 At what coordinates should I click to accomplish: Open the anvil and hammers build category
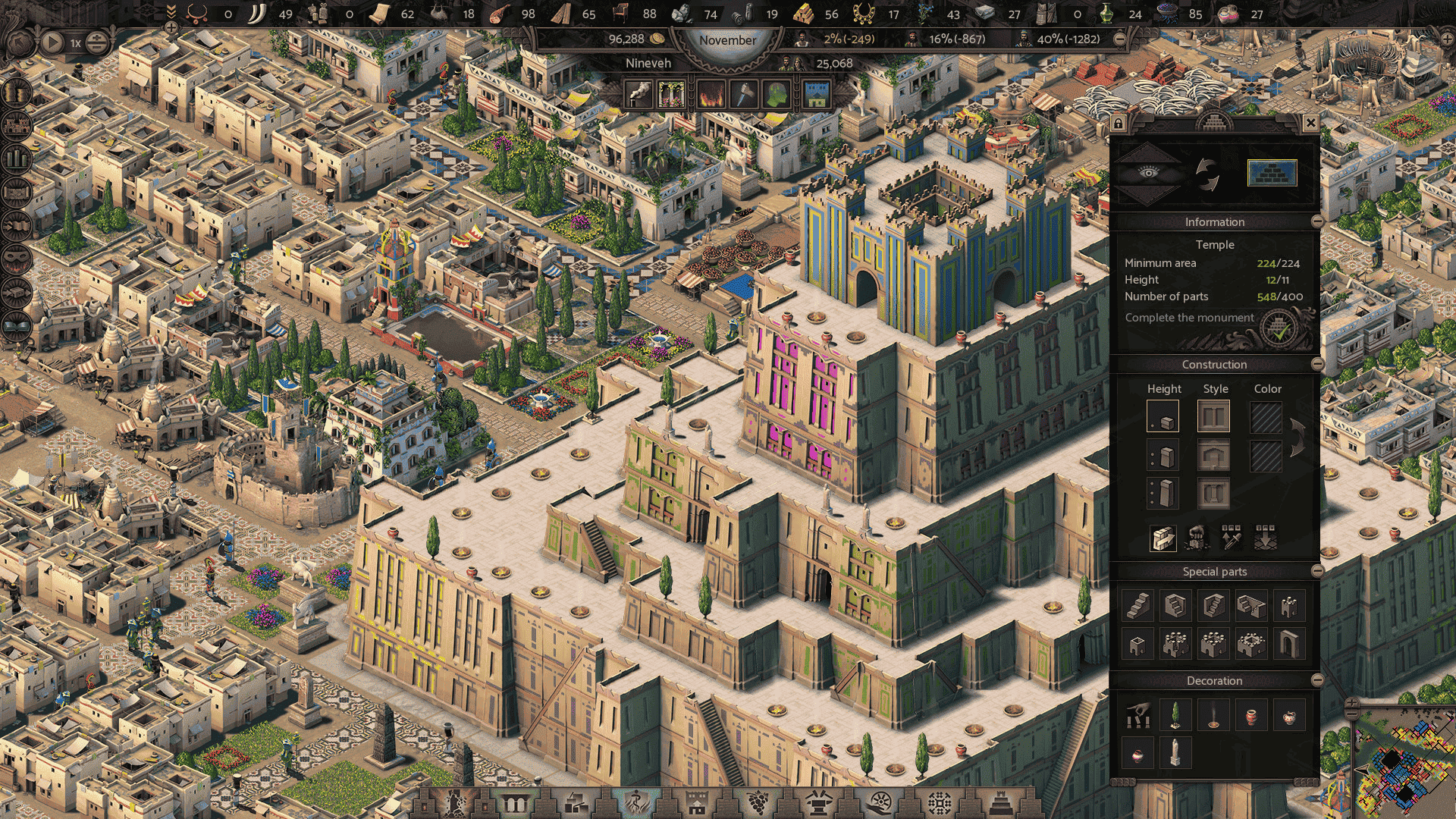pos(818,802)
